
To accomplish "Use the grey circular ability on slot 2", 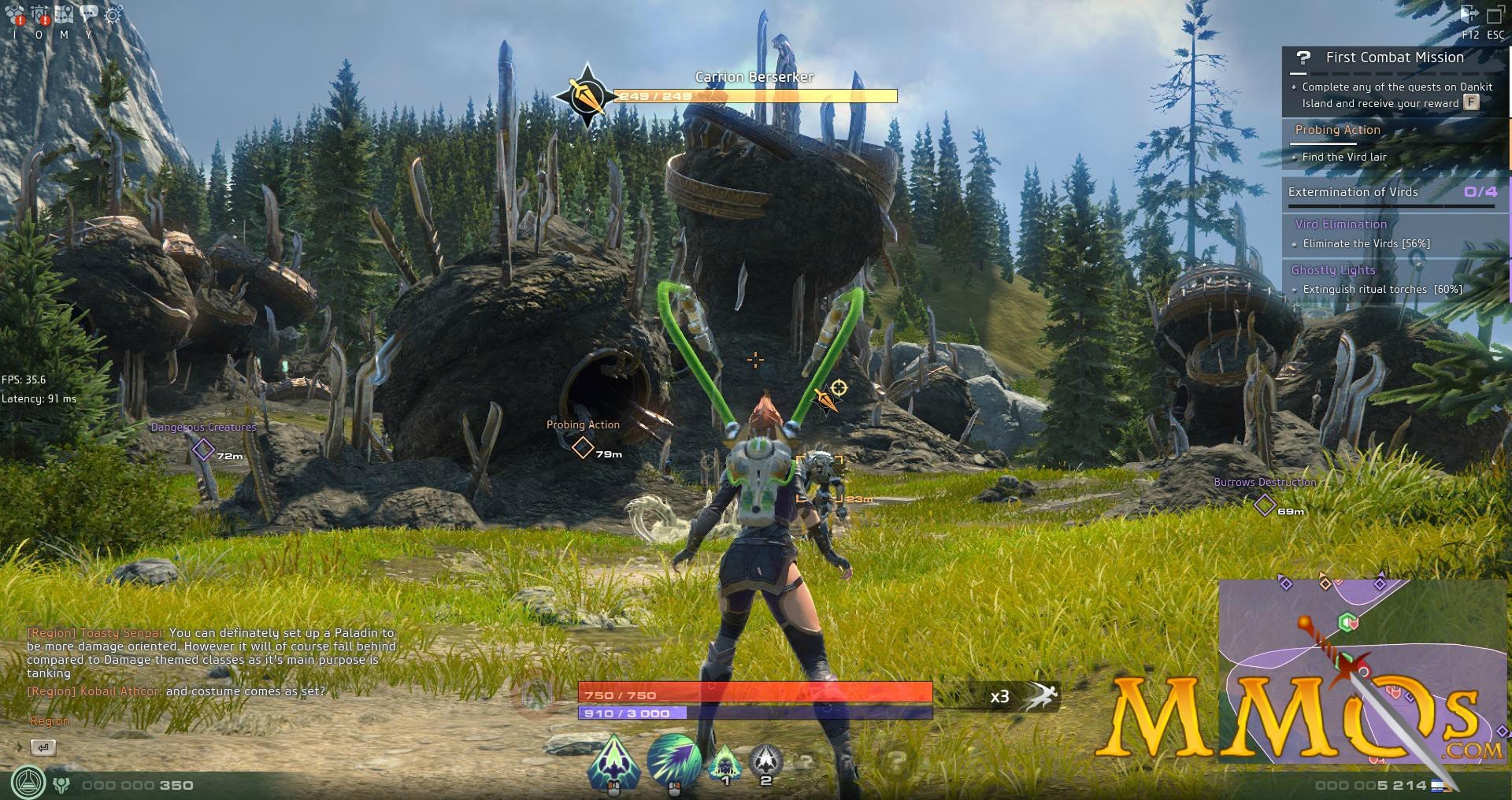I will pos(765,761).
